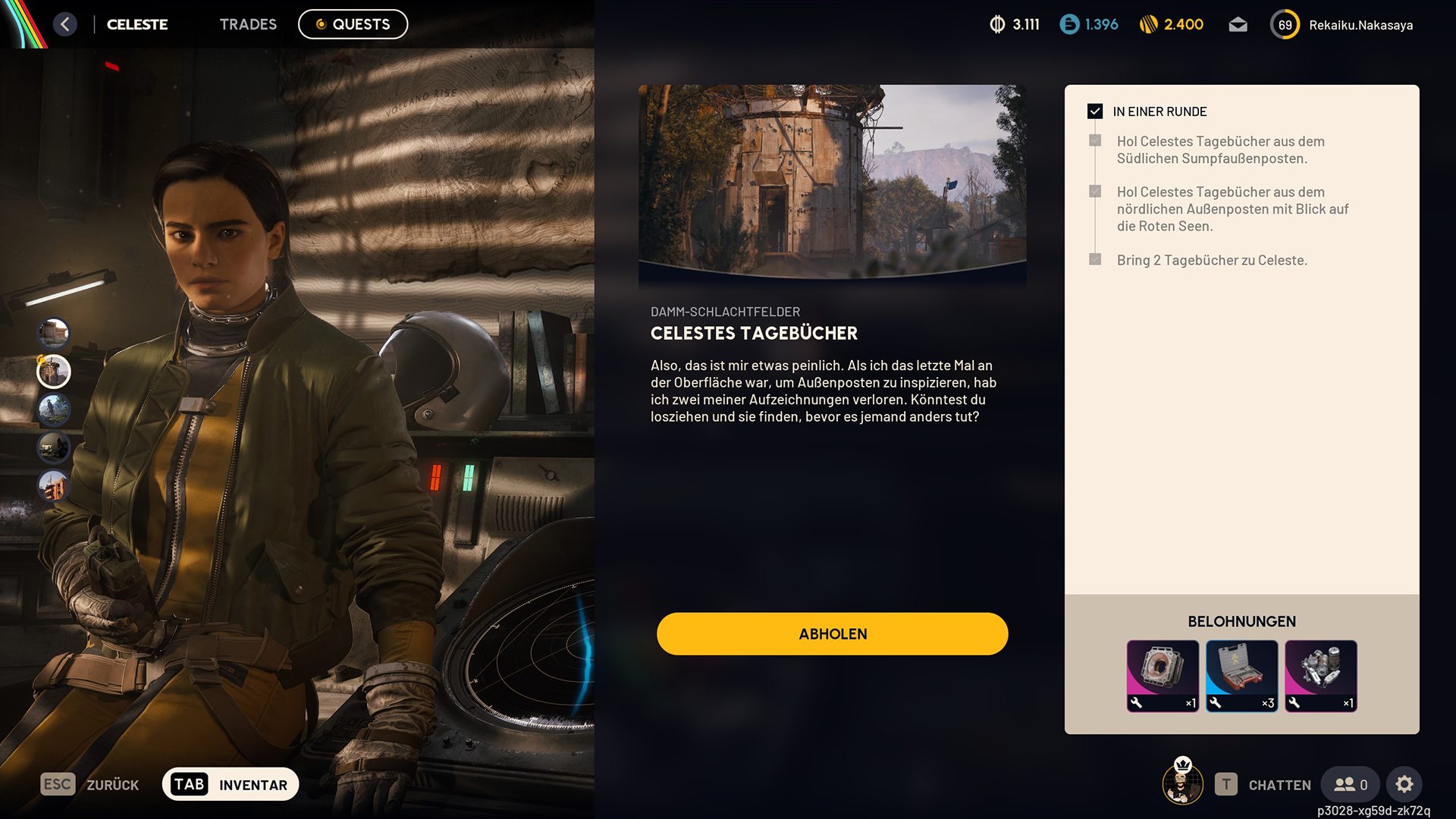The height and width of the screenshot is (819, 1456).
Task: Open the mail inbox envelope icon
Action: [x=1238, y=25]
